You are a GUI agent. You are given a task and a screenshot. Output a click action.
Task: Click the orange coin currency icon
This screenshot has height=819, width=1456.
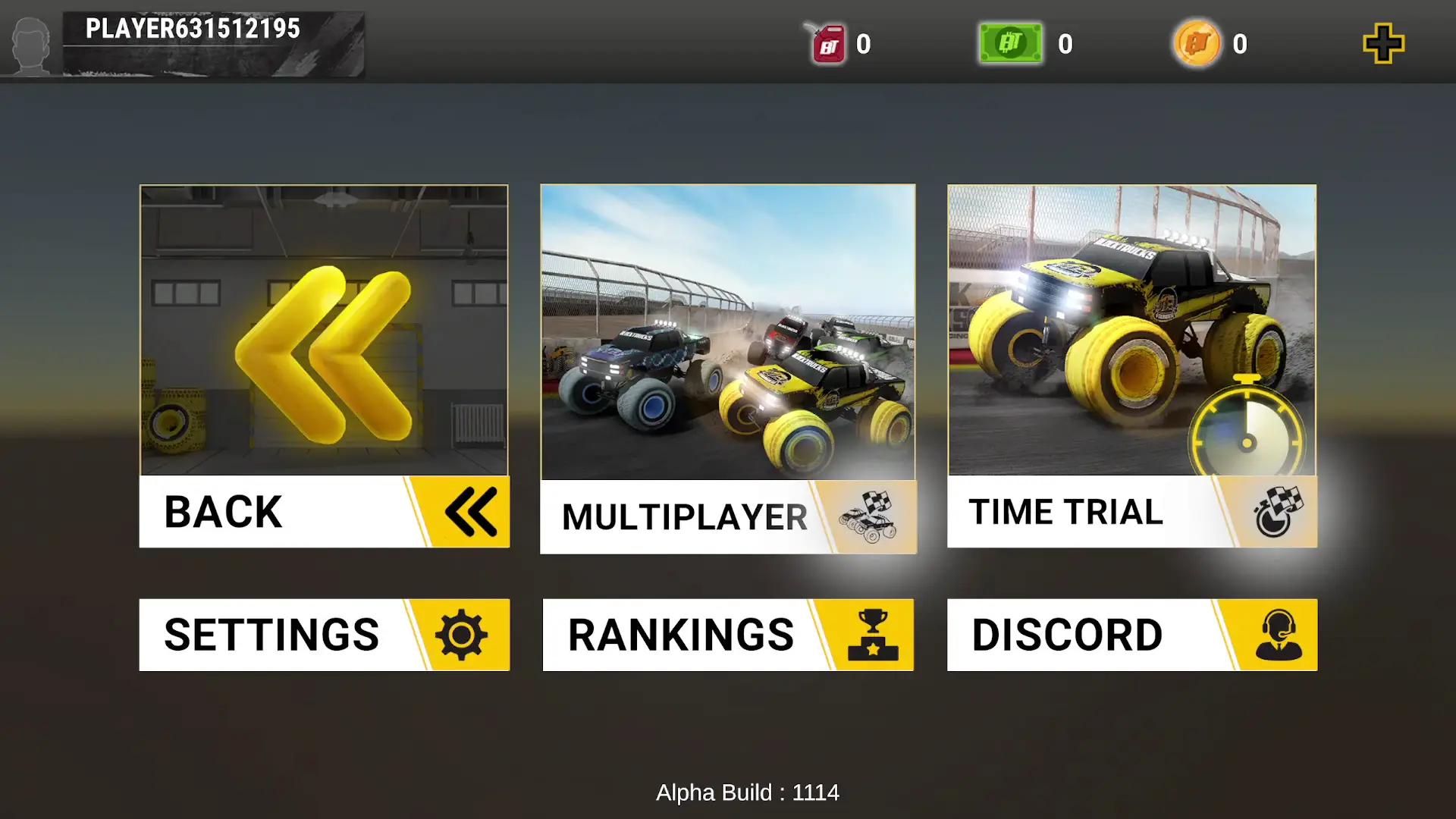coord(1195,43)
